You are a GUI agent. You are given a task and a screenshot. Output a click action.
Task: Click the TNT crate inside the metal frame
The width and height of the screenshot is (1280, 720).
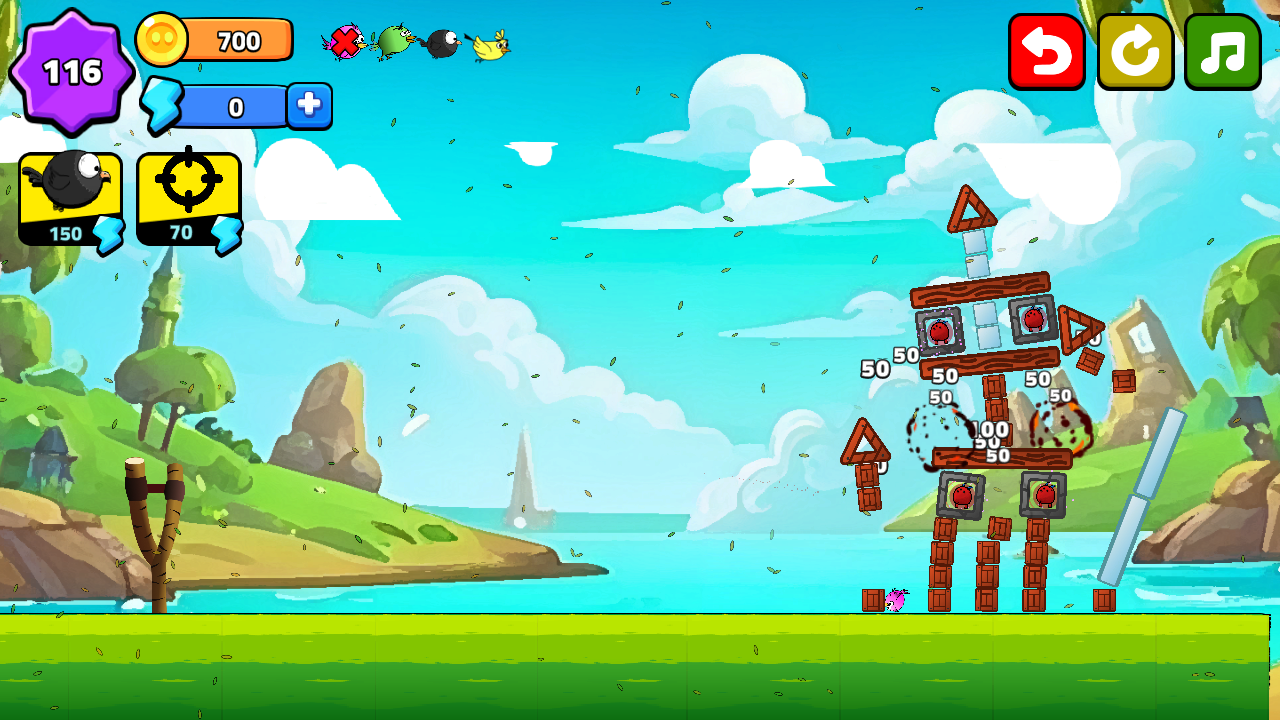pyautogui.click(x=941, y=330)
